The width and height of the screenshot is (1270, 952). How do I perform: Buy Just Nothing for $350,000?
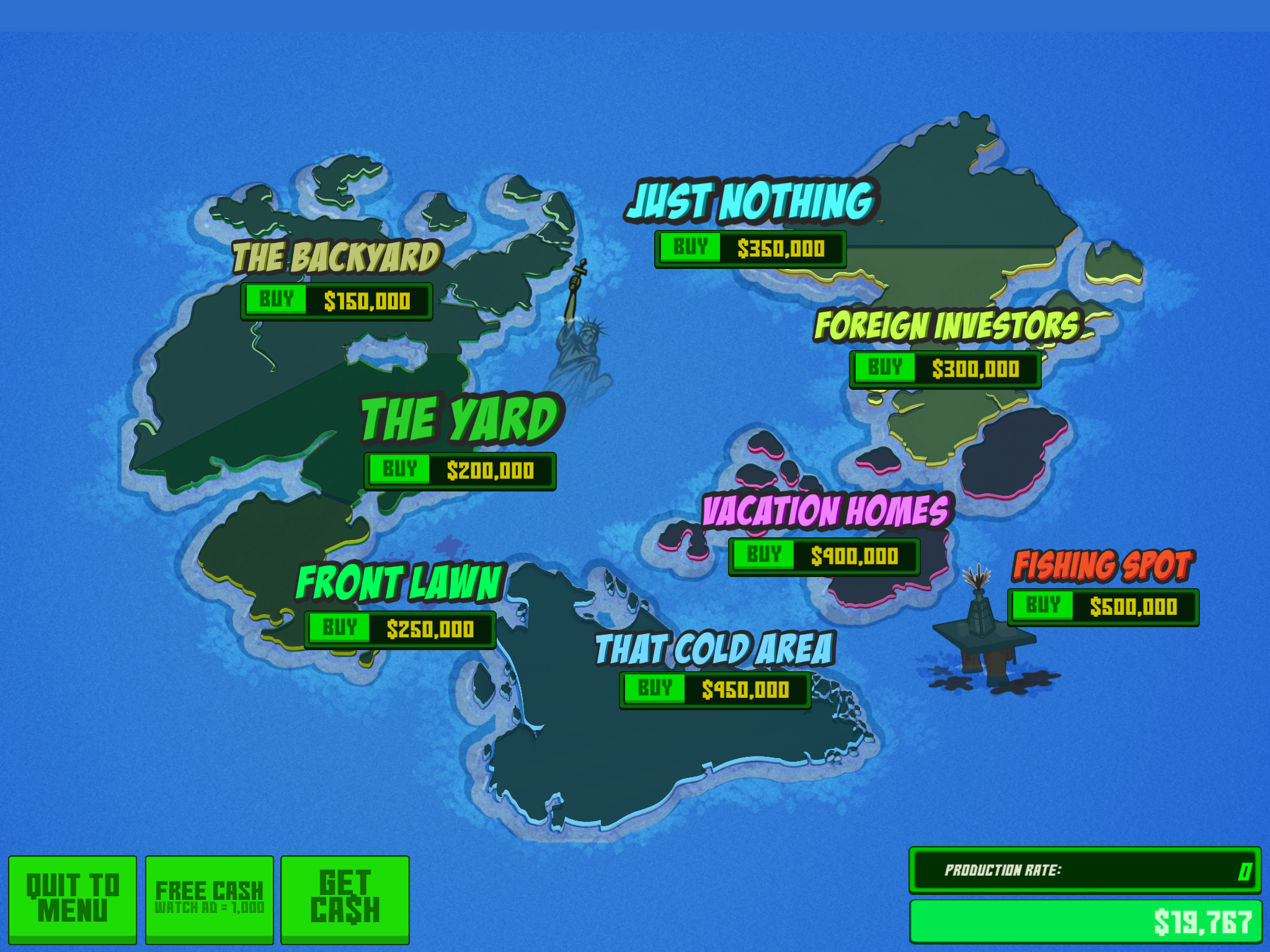[690, 248]
